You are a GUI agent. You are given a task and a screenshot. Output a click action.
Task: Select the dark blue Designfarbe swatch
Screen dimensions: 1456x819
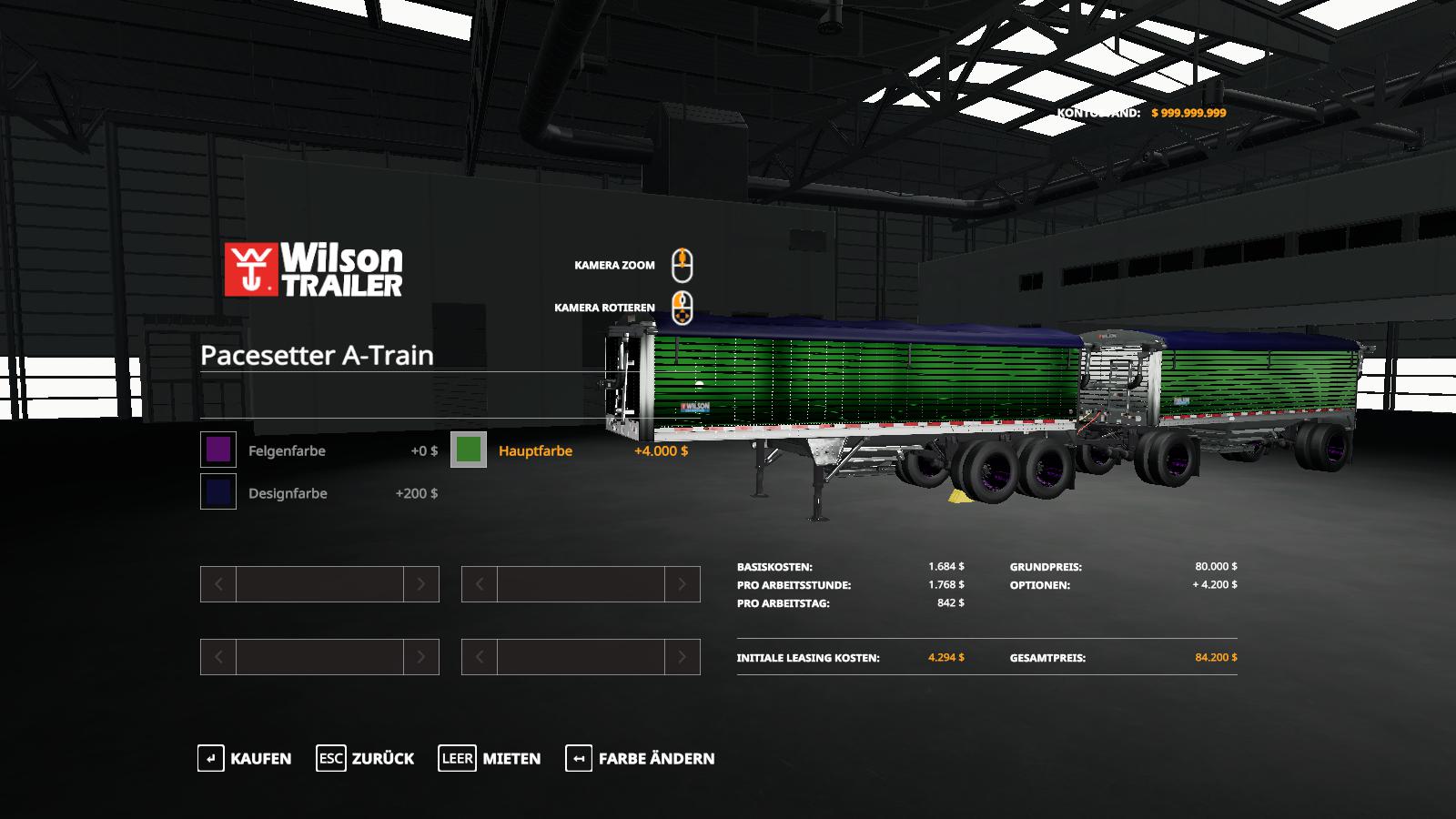pos(218,492)
